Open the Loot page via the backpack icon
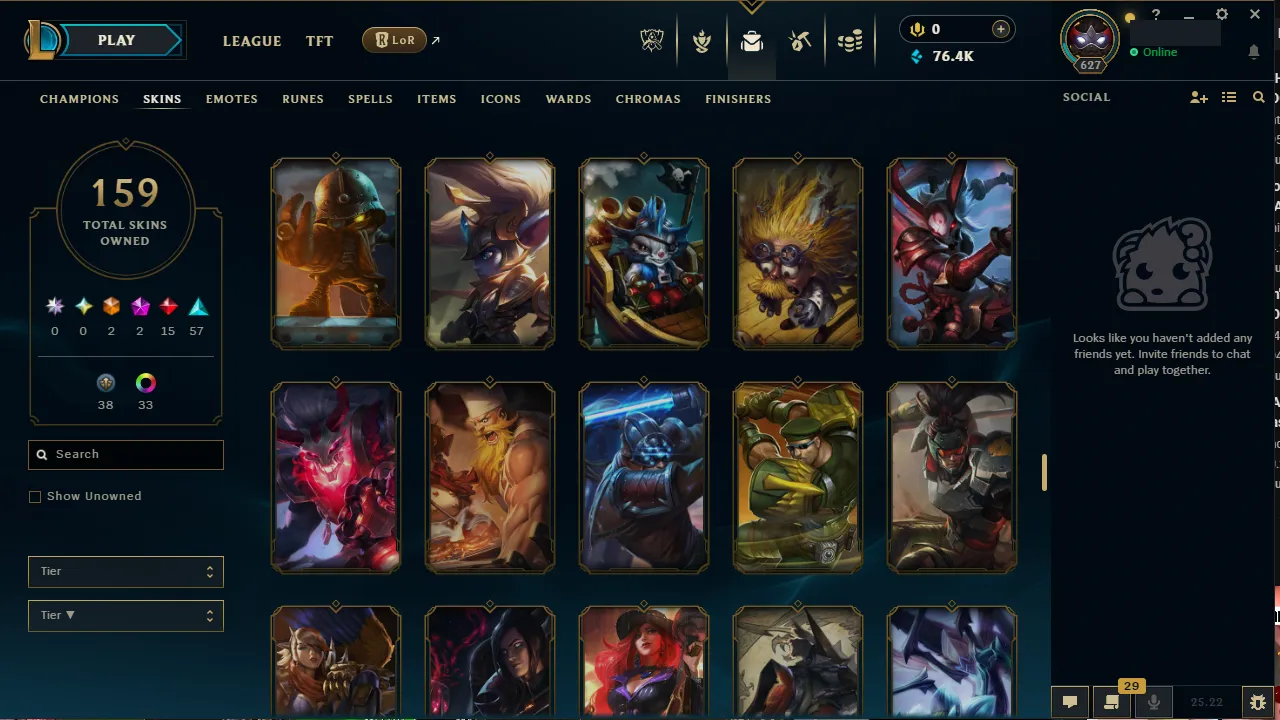This screenshot has height=720, width=1280. tap(752, 42)
